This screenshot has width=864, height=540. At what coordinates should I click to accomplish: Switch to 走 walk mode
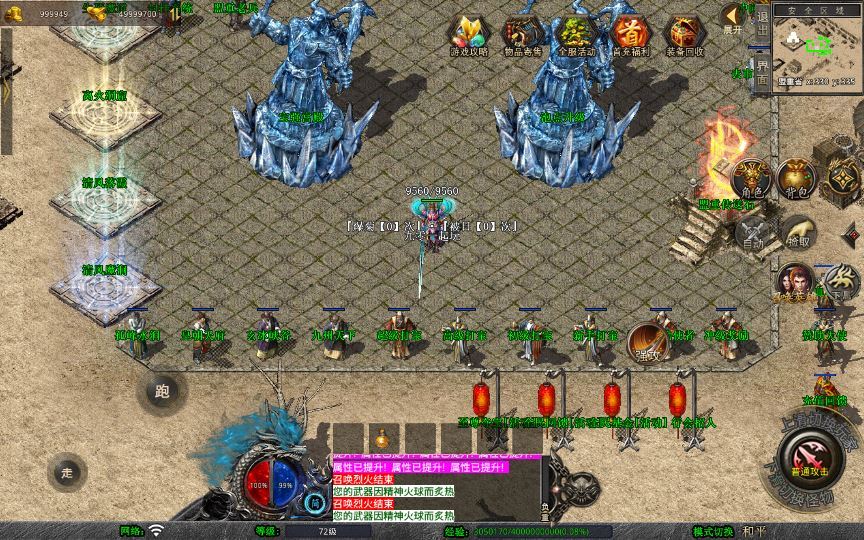67,471
